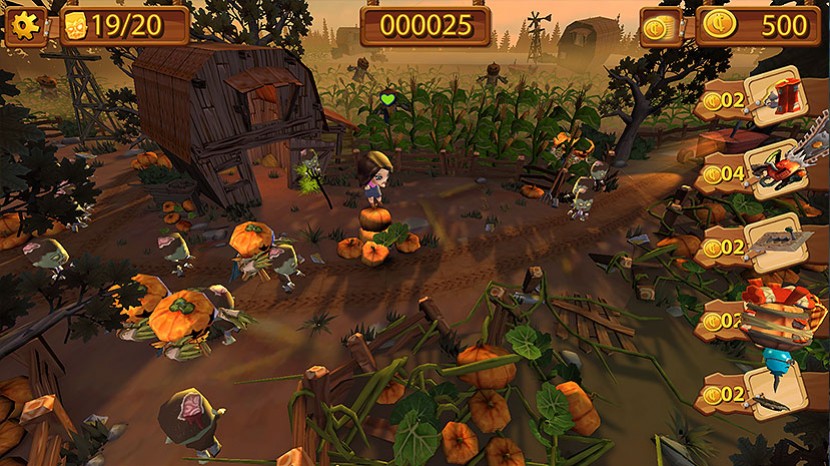Viewport: 830px width, 466px height.
Task: Open the settings gear menu
Action: (25, 27)
